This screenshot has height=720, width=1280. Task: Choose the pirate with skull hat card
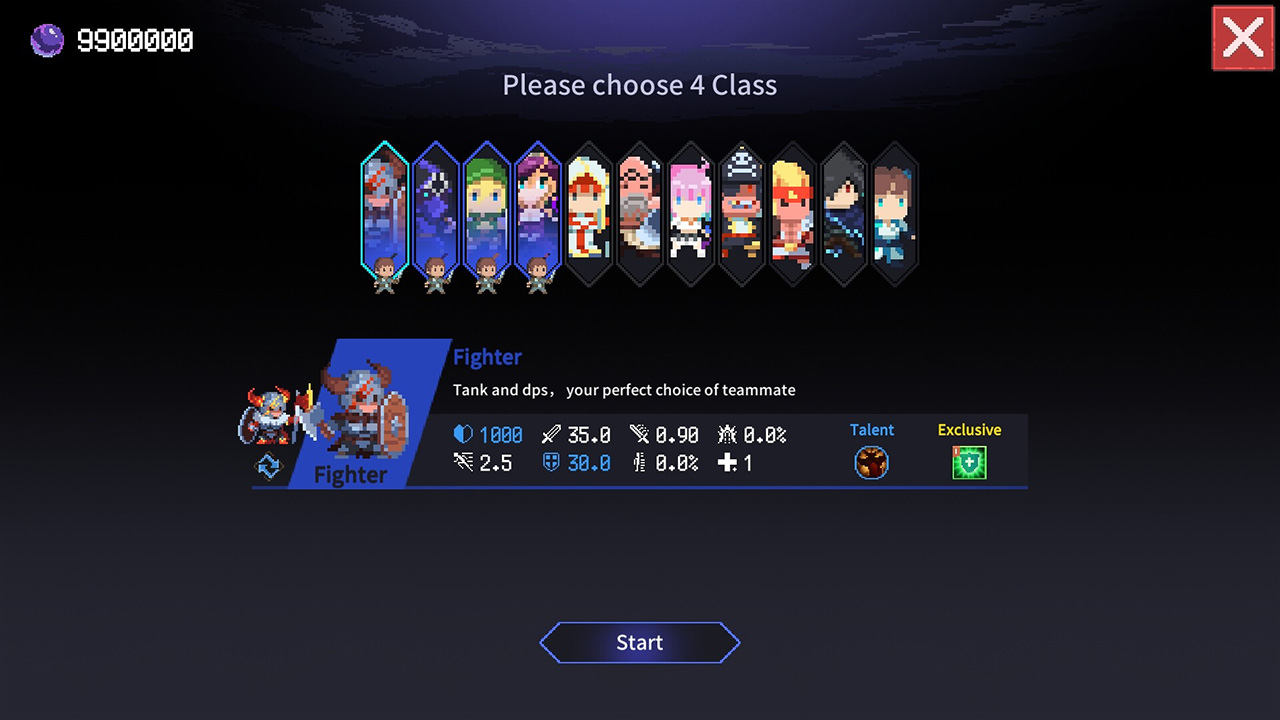[x=742, y=212]
